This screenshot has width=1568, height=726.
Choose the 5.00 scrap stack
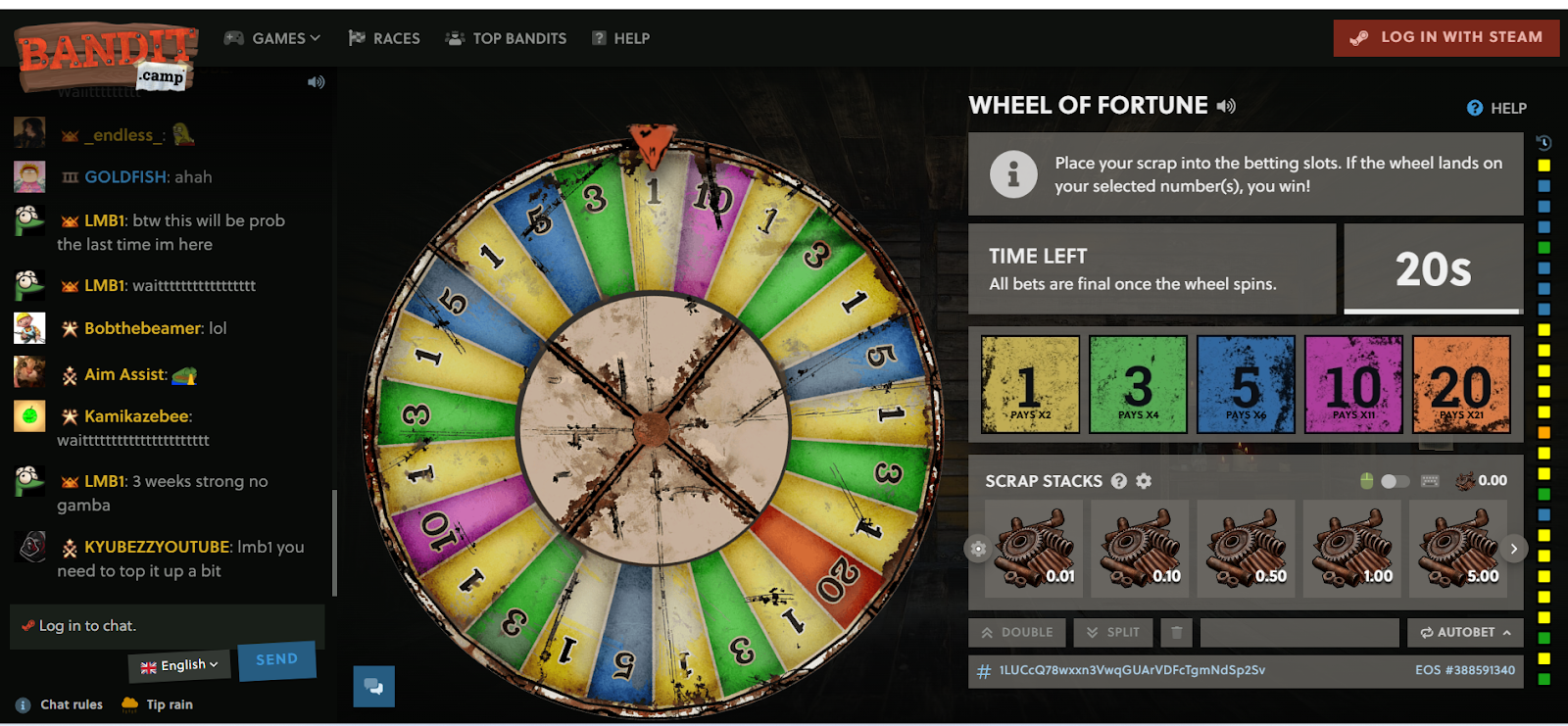tap(1457, 549)
